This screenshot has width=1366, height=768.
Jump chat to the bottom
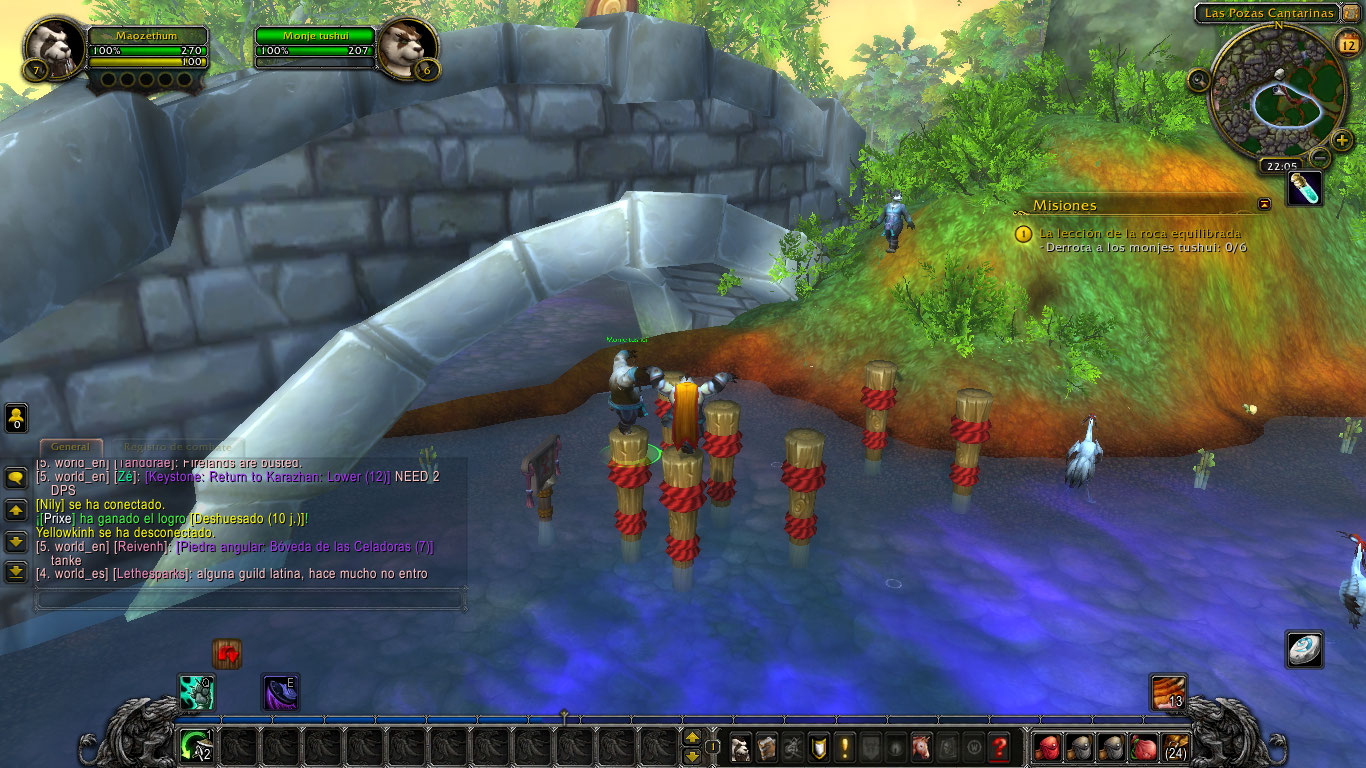[x=16, y=572]
